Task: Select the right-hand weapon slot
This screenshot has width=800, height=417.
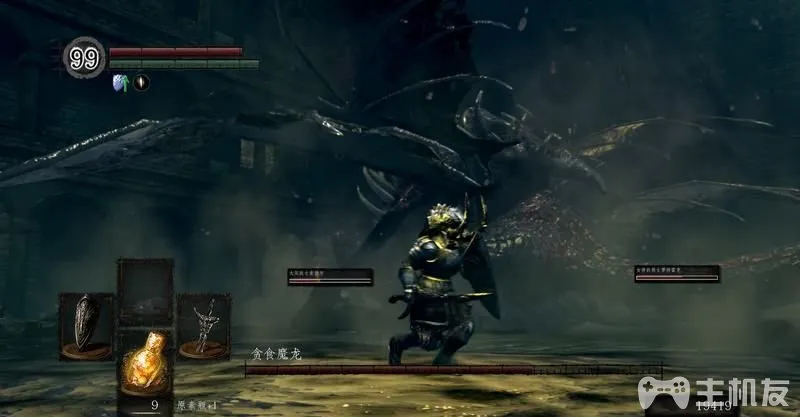Action: point(204,325)
